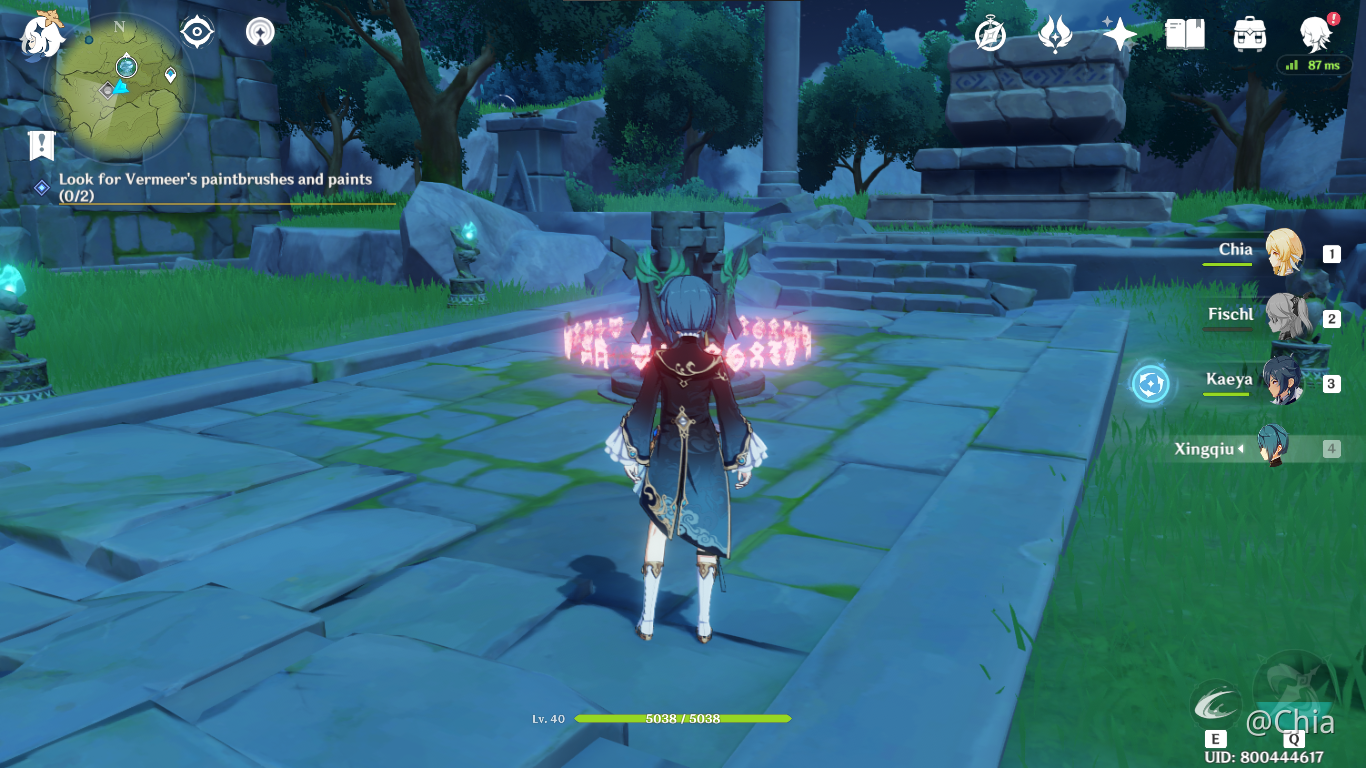Open the events four-point star icon
This screenshot has width=1366, height=768.
point(1119,35)
